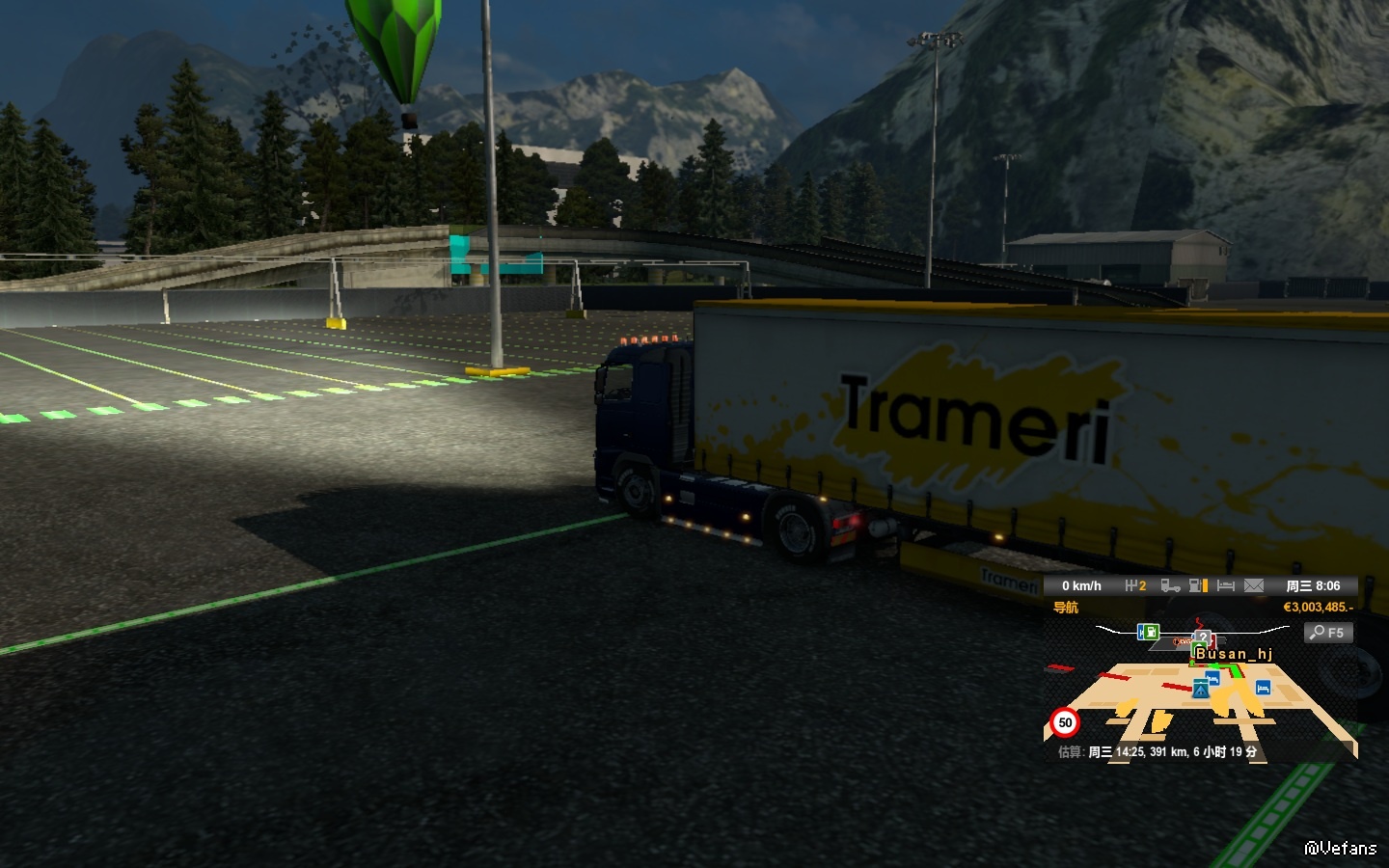Viewport: 1389px width, 868px height.
Task: Open the mail envelope icon in route advisor
Action: [1253, 585]
